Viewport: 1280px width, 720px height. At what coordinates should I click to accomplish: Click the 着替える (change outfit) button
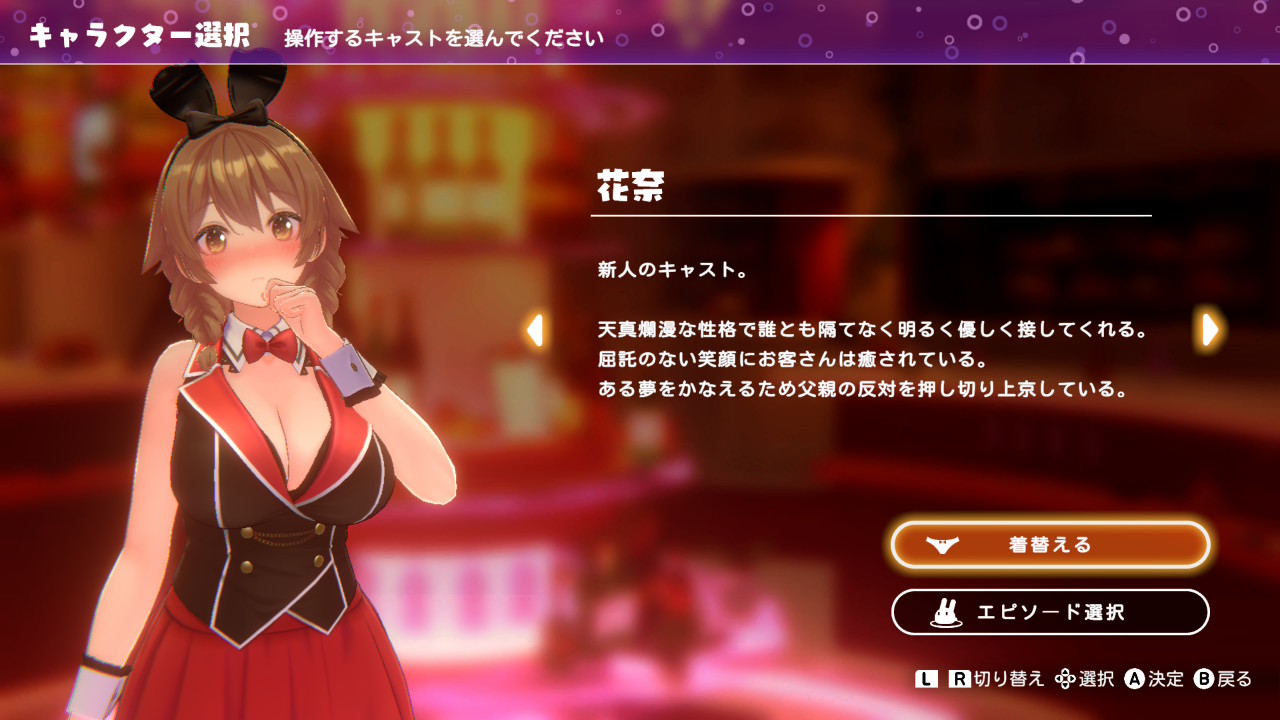tap(1050, 545)
